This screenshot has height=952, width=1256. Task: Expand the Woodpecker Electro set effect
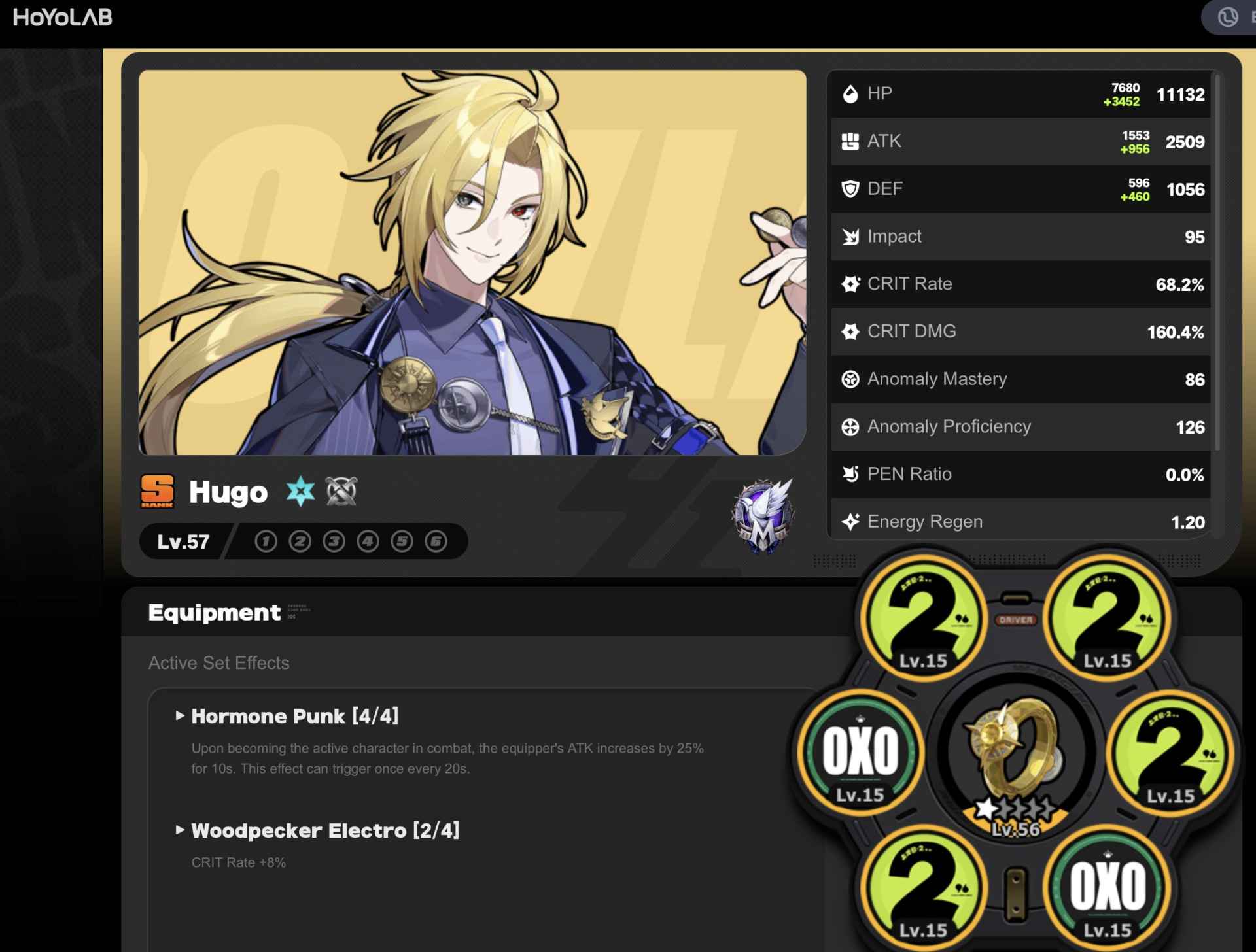(x=179, y=830)
